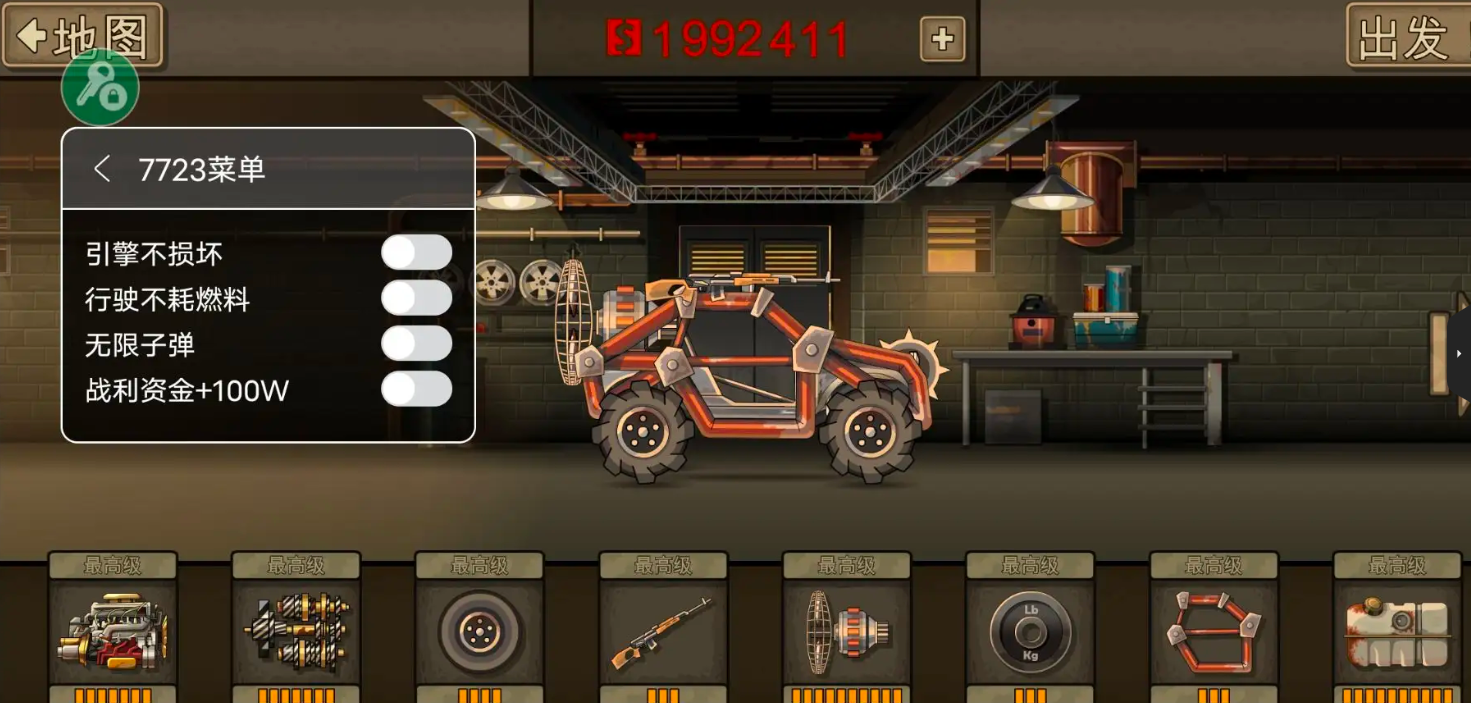This screenshot has width=1471, height=703.
Task: Turn on 无限子弹 unlimited ammo
Action: point(416,344)
